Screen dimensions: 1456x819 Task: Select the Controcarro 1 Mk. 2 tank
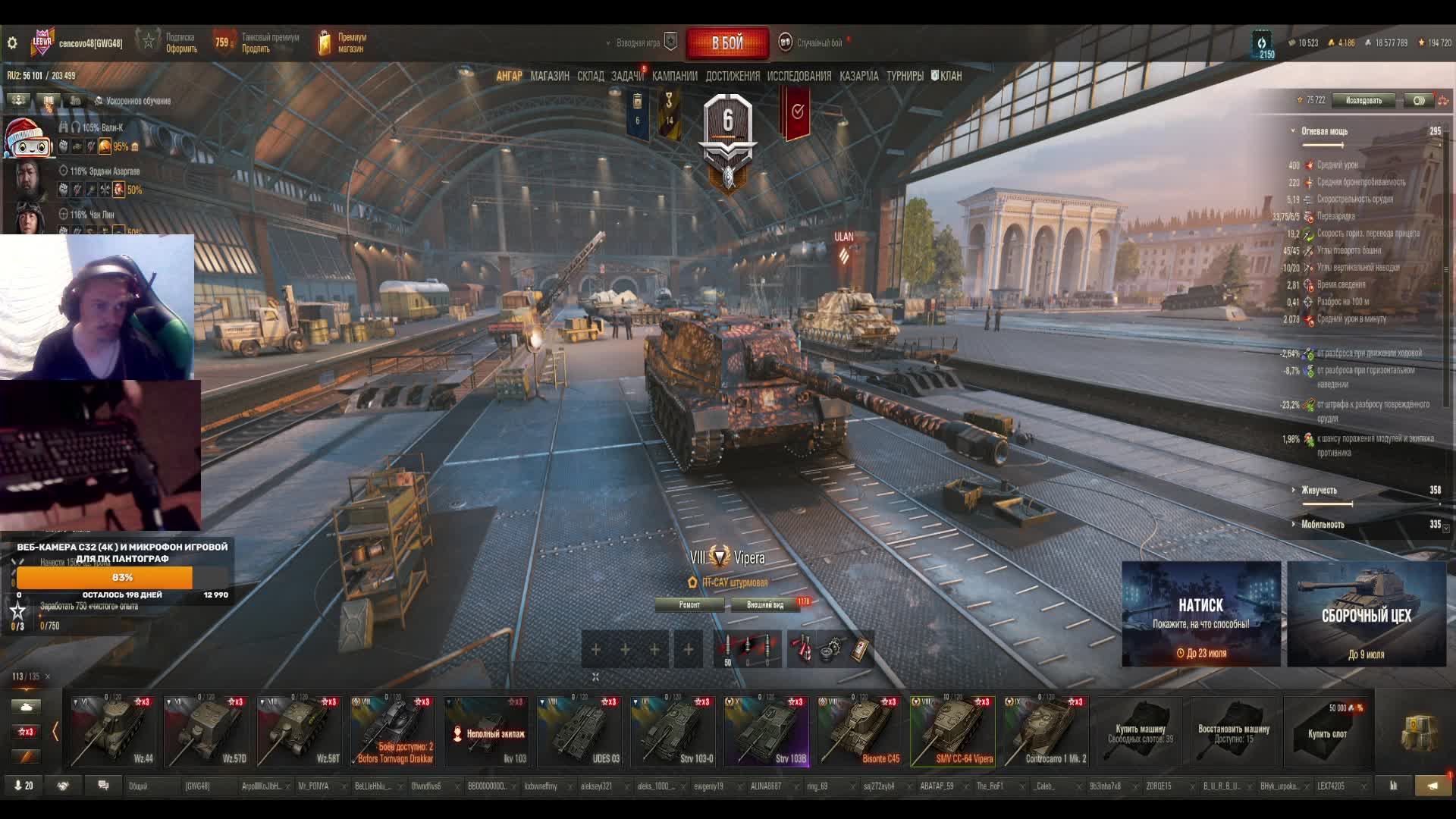[1046, 731]
